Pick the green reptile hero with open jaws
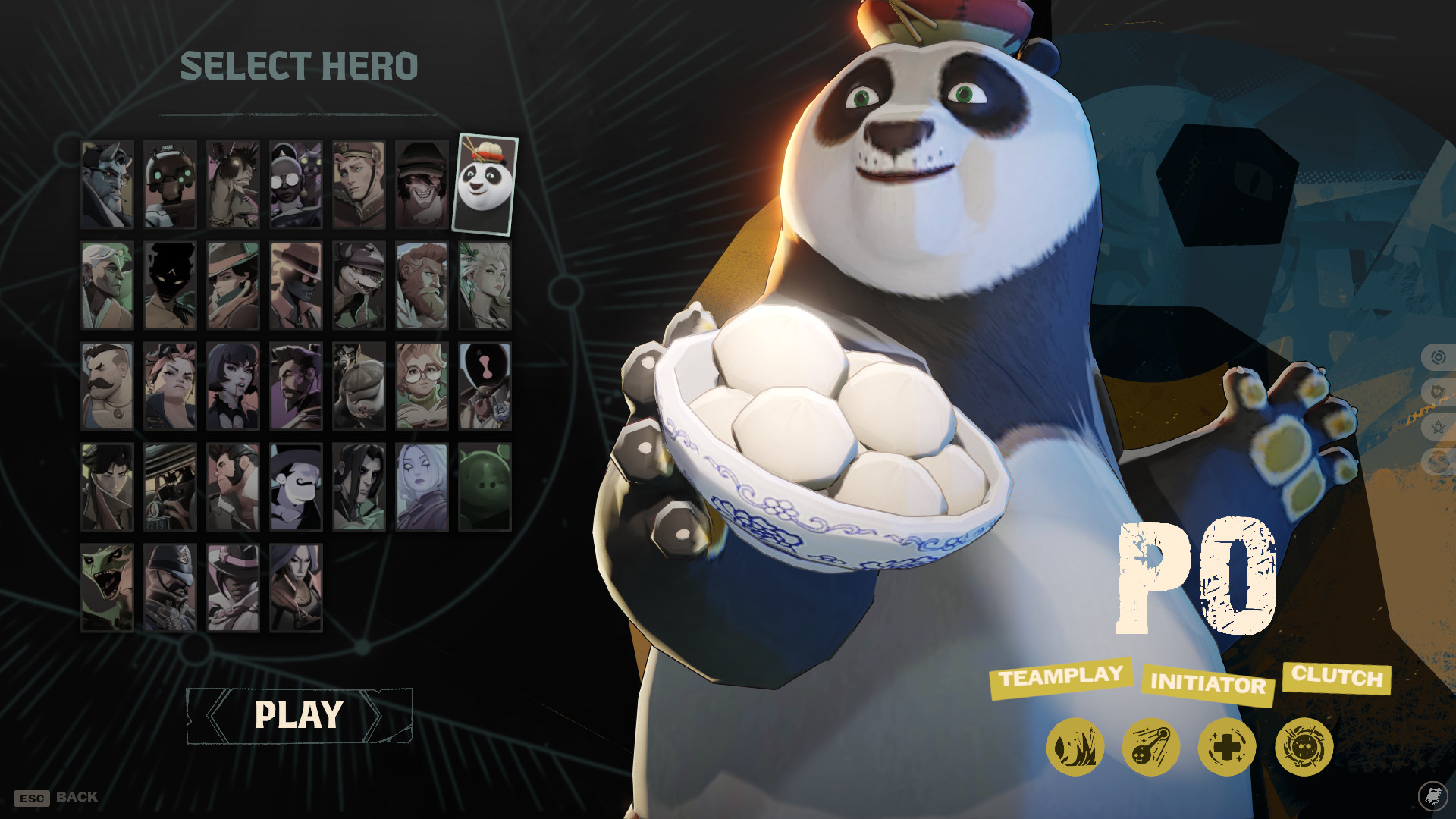The width and height of the screenshot is (1456, 819). coord(107,588)
